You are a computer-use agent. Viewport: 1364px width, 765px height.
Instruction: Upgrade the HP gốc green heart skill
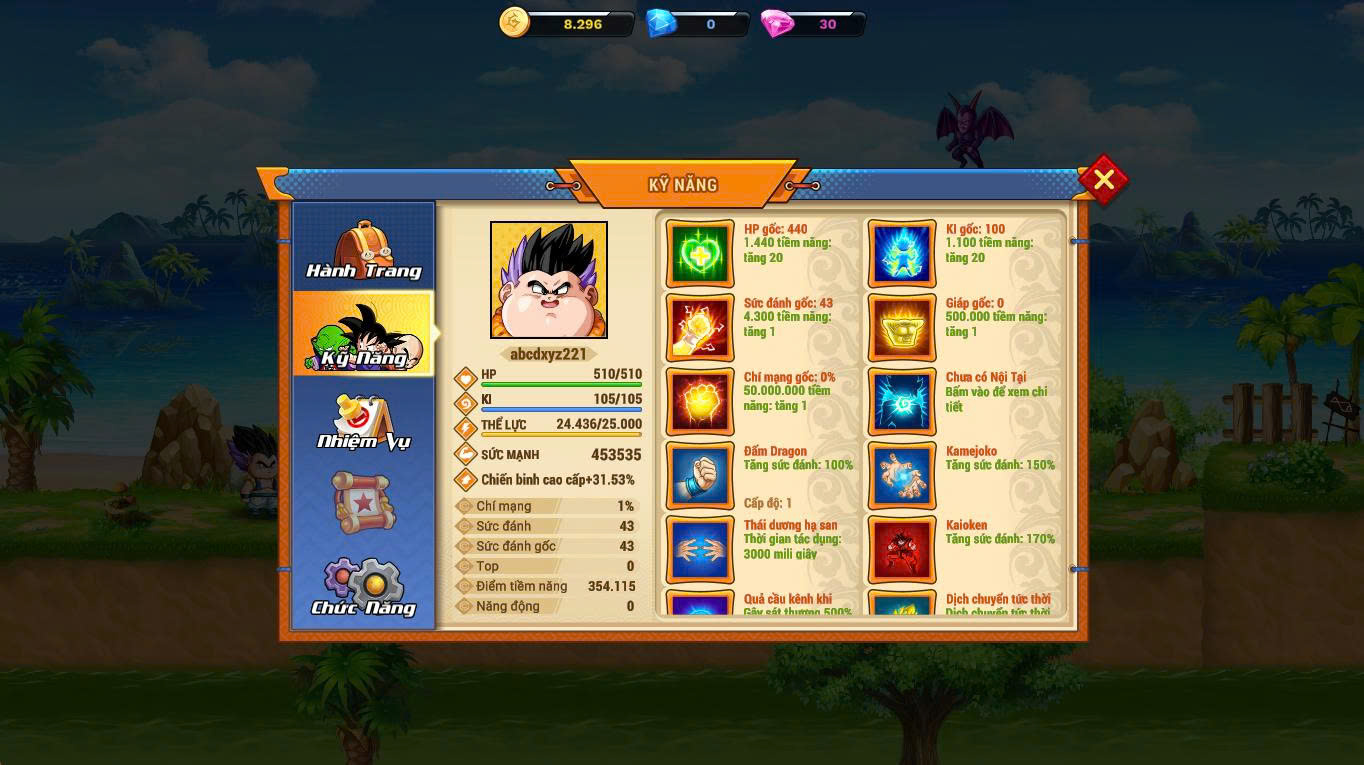[700, 254]
